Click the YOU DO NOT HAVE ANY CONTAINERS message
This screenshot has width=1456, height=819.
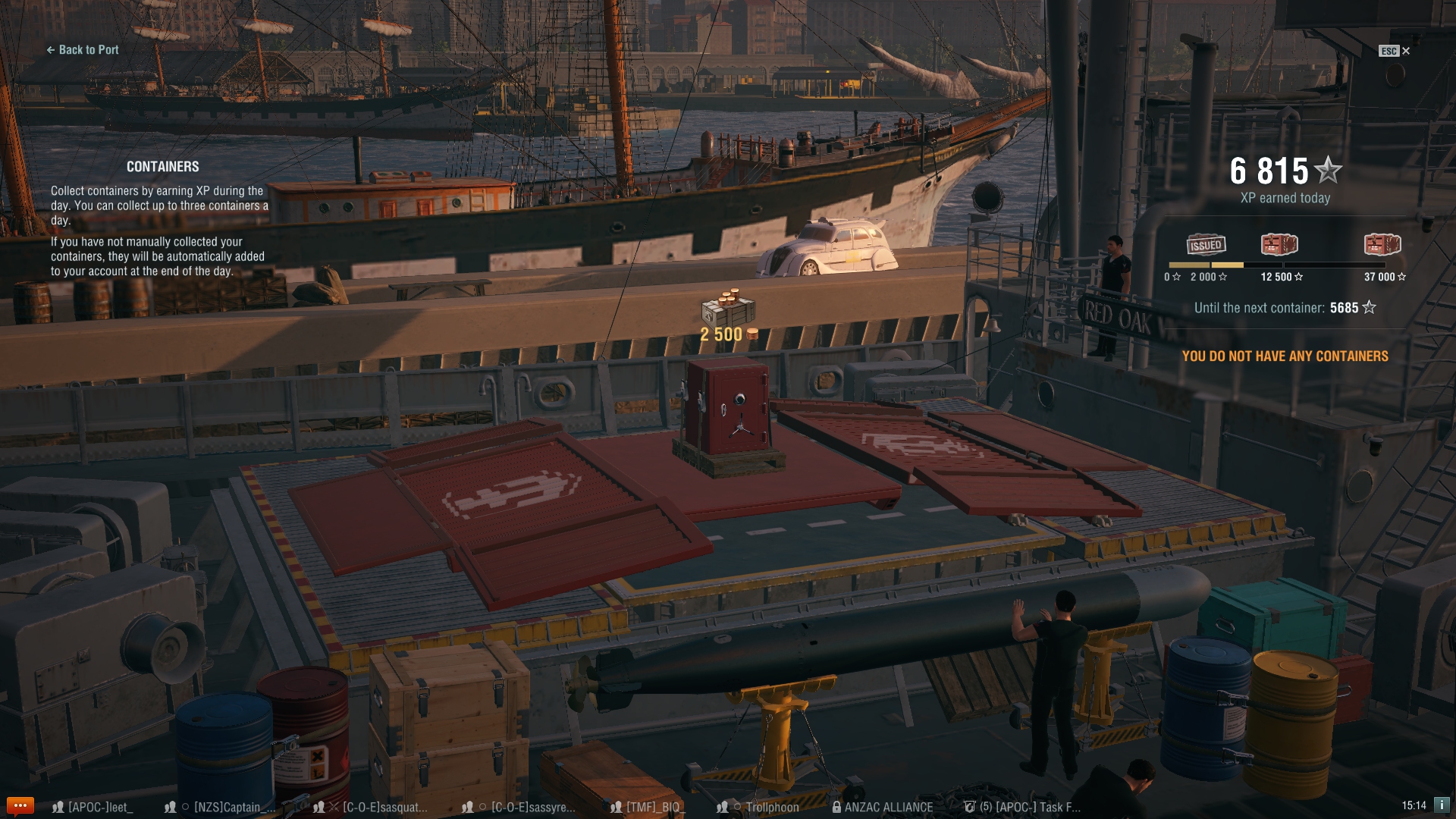coord(1285,356)
